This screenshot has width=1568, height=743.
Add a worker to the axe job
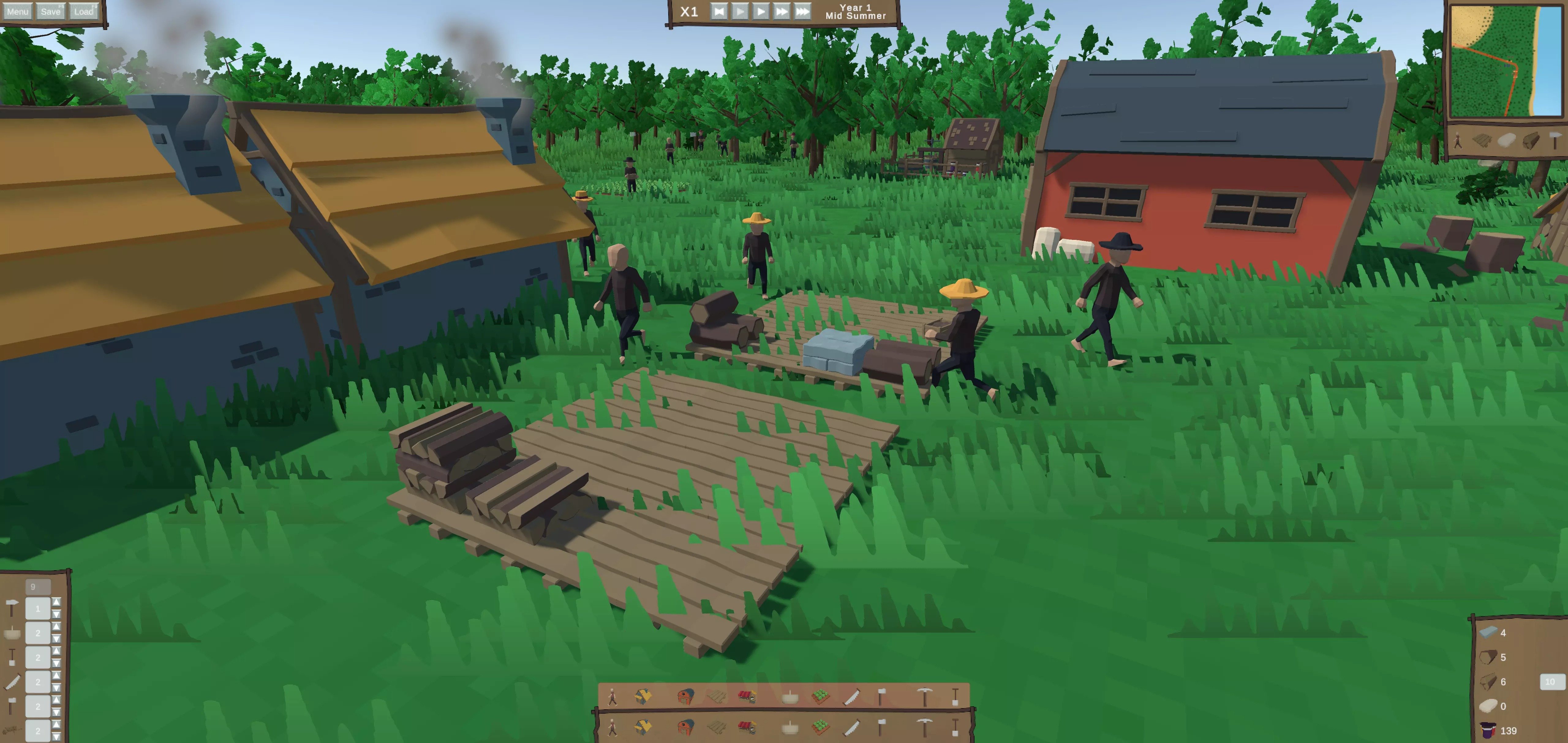tap(57, 700)
